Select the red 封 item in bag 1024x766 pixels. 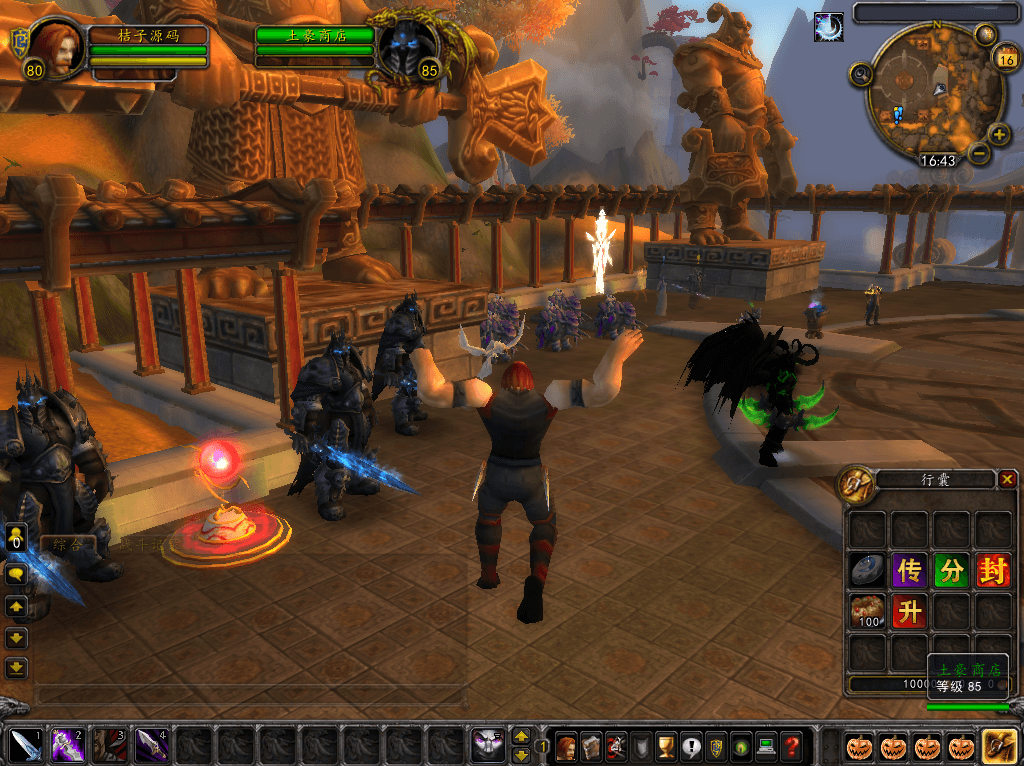tap(993, 570)
